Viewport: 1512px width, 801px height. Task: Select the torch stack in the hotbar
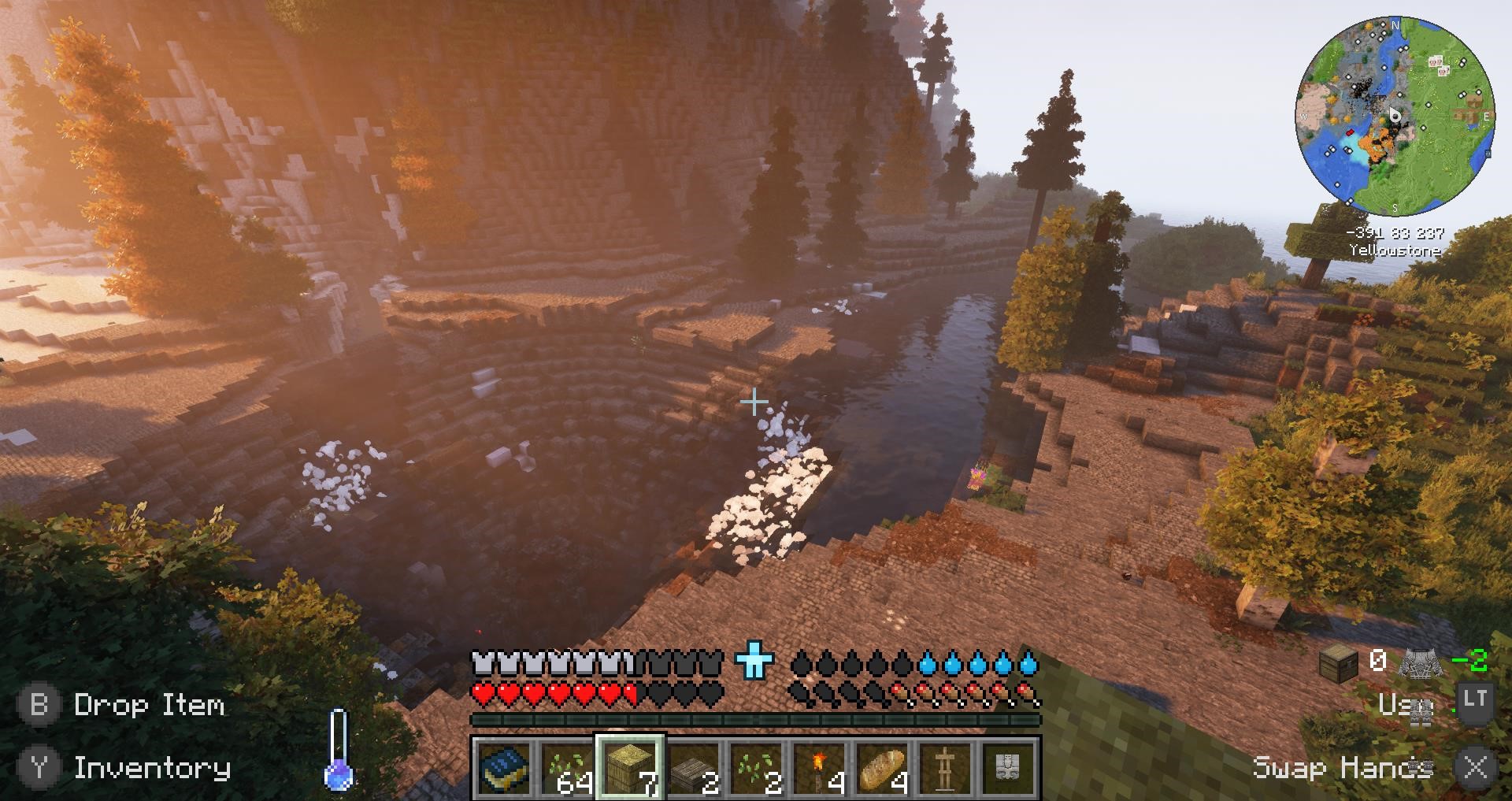(x=819, y=766)
